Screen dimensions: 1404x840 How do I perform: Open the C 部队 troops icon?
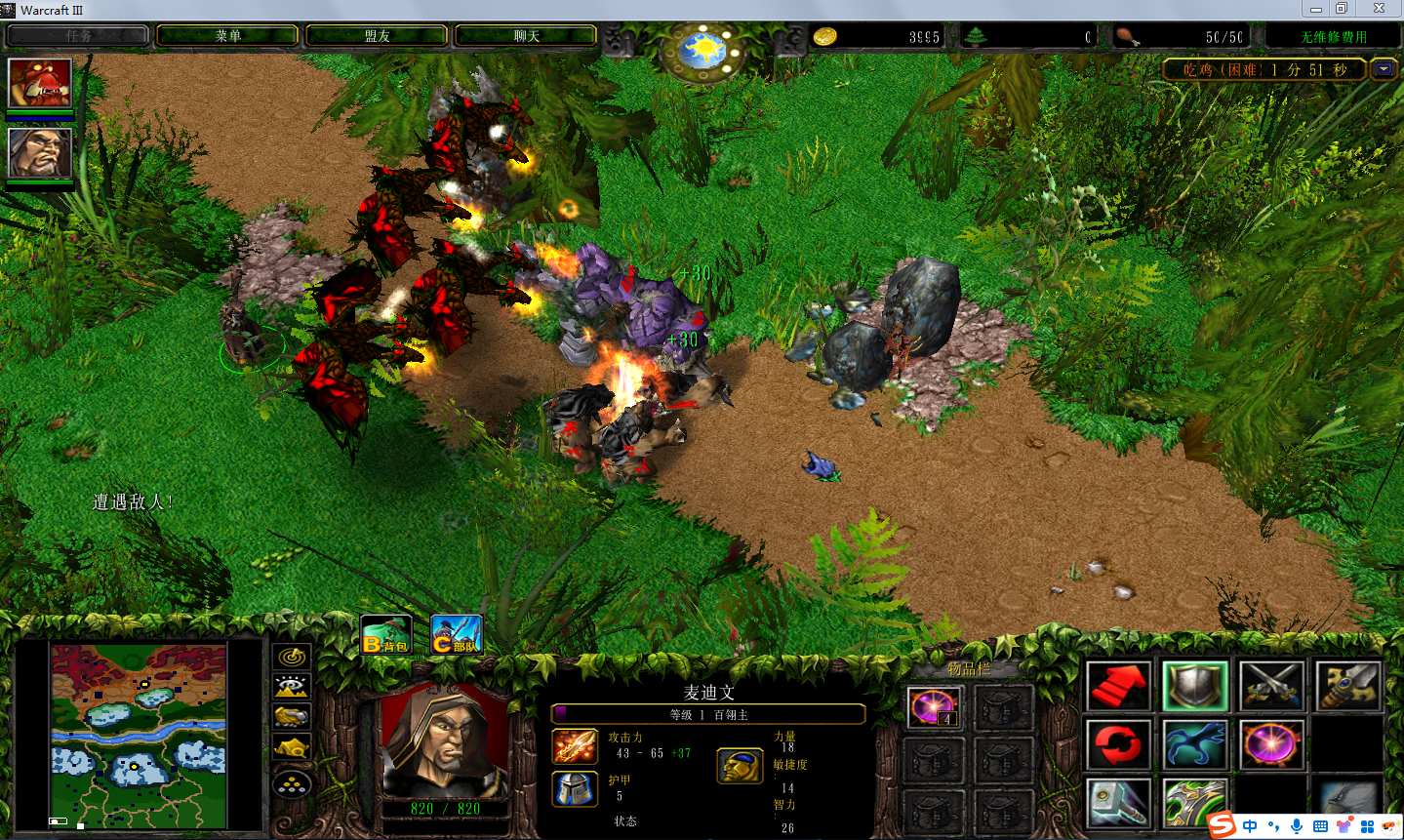click(x=456, y=635)
